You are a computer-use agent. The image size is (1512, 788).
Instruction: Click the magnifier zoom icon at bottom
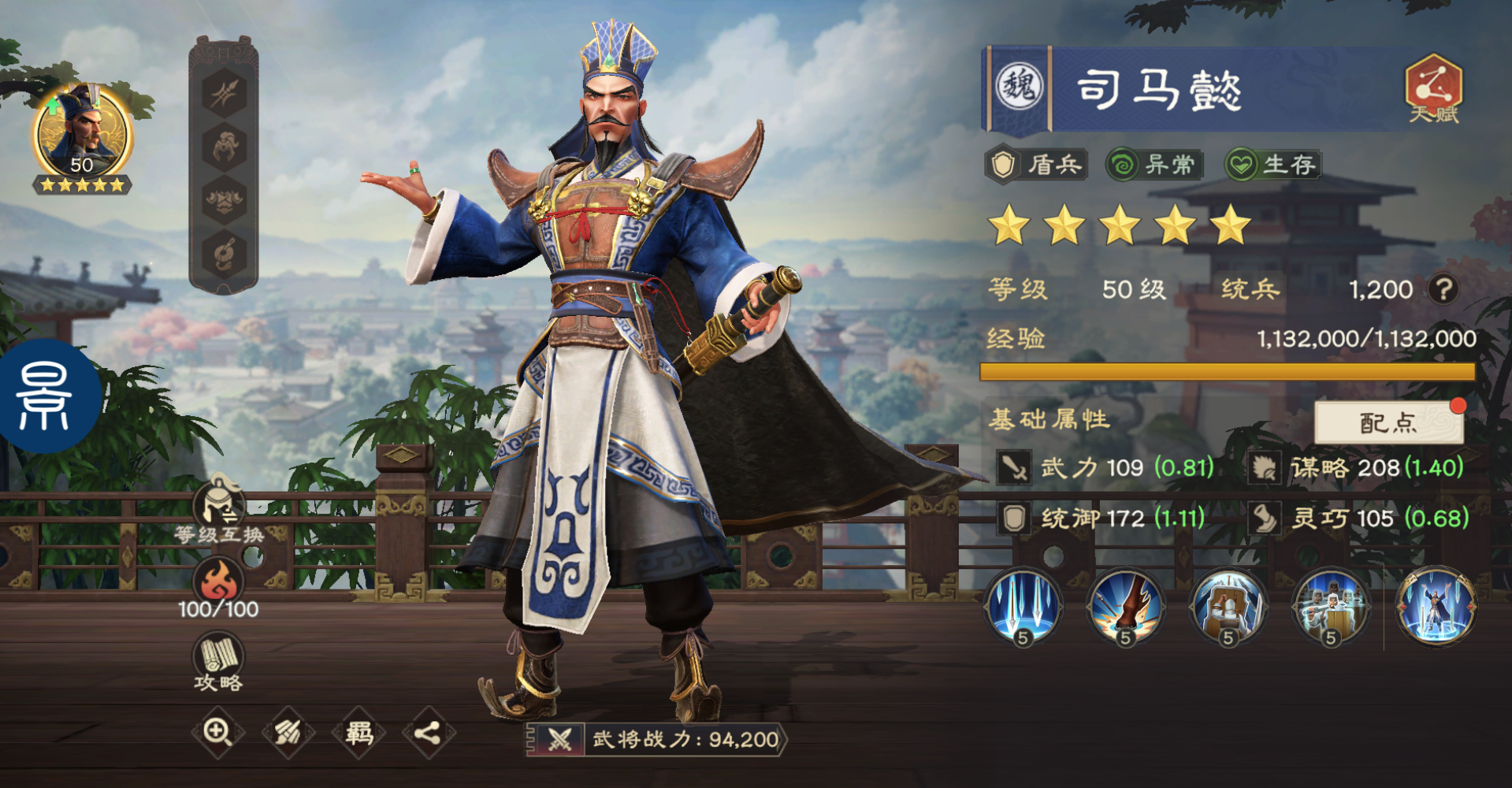pyautogui.click(x=221, y=731)
